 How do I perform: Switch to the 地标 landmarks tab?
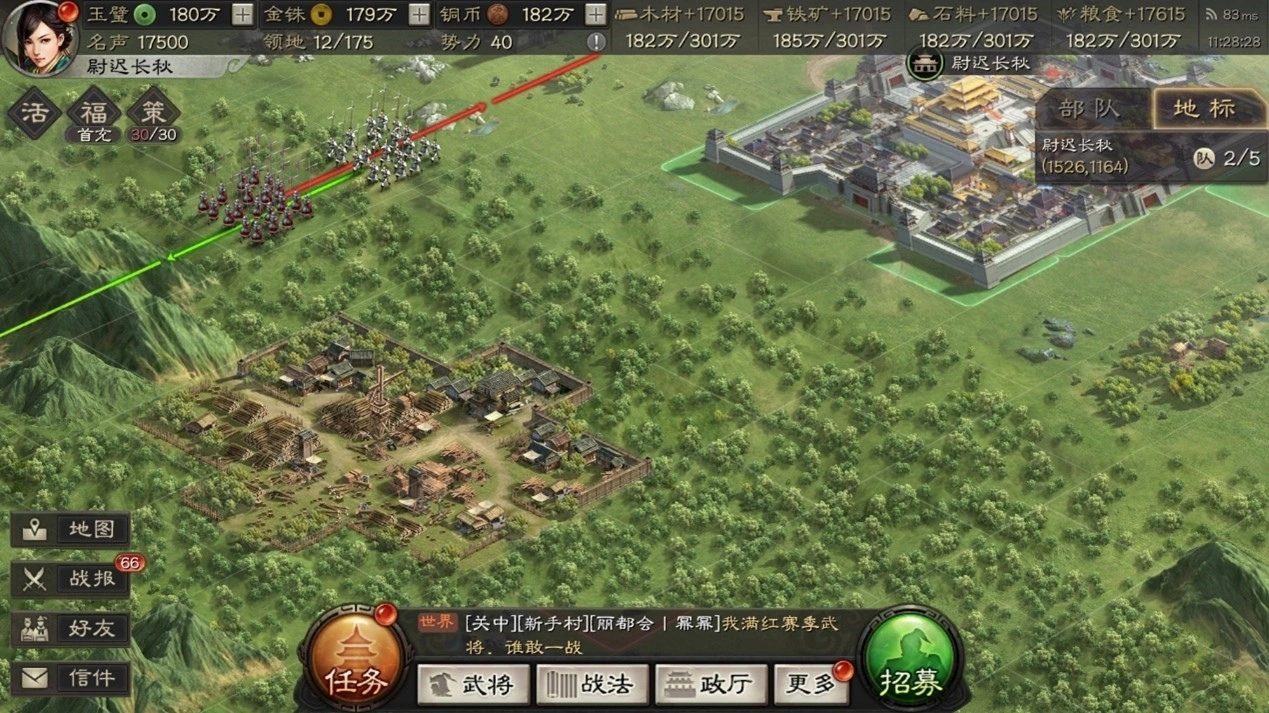pyautogui.click(x=1203, y=108)
